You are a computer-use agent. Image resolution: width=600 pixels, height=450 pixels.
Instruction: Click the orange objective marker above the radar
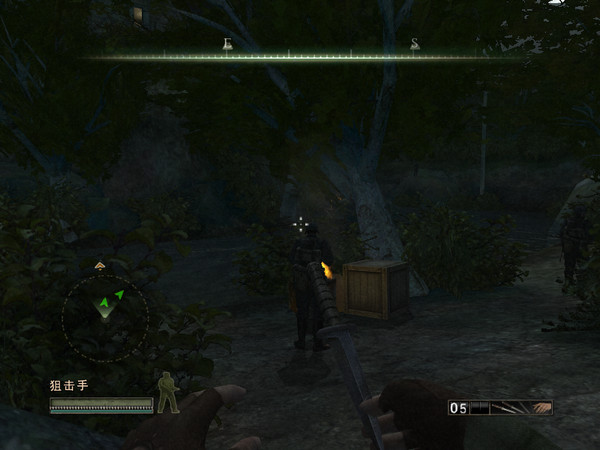click(100, 265)
